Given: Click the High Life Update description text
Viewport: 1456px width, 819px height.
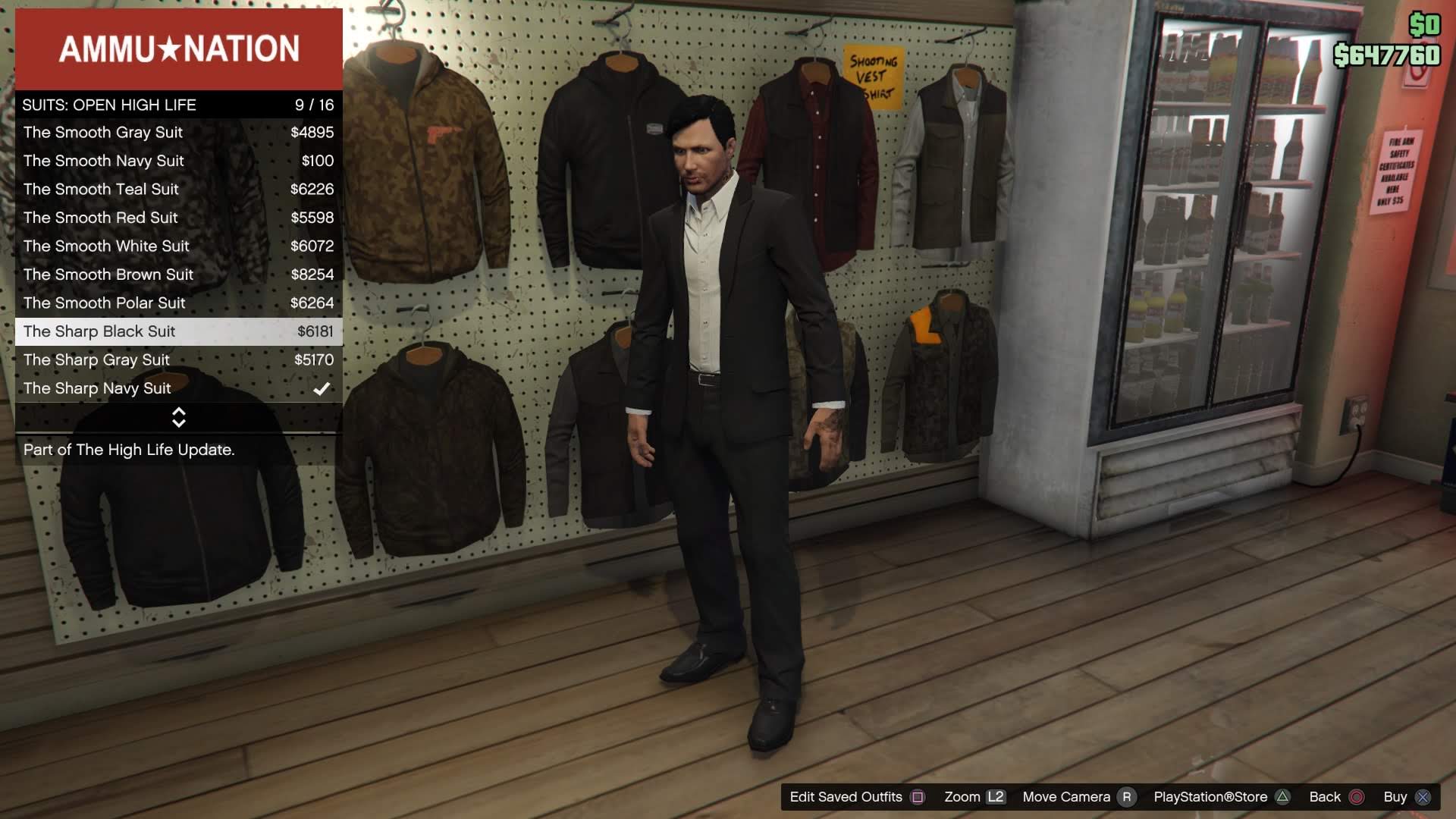Looking at the screenshot, I should point(129,450).
